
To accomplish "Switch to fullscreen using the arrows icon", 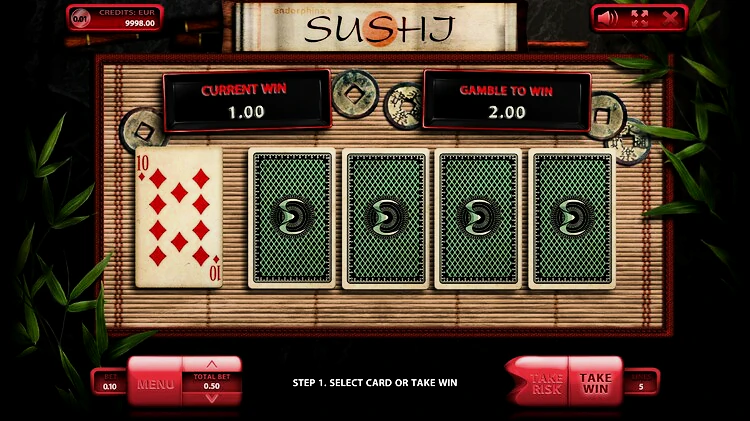I will click(640, 17).
